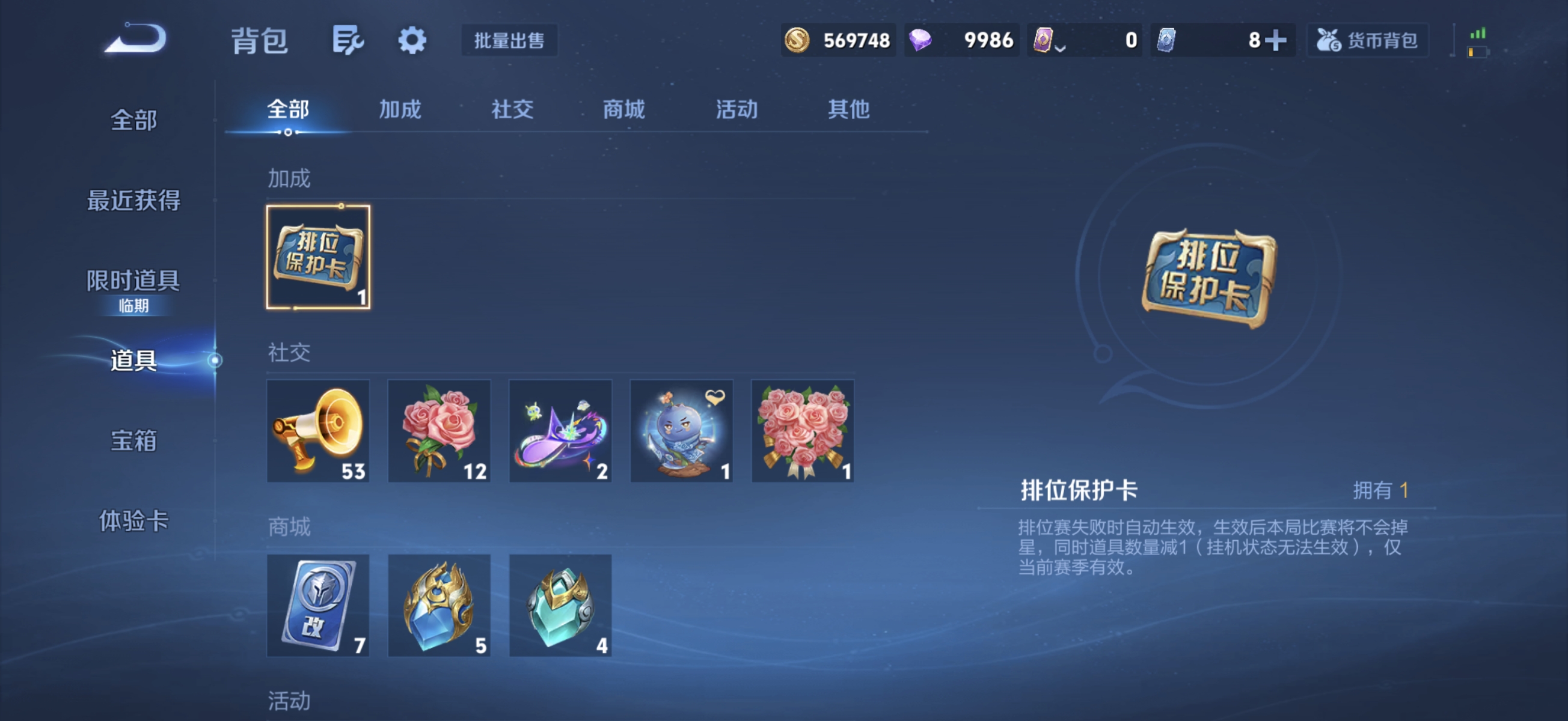Select the golden loudspeaker item with count 53
Viewport: 1568px width, 721px height.
coord(318,431)
